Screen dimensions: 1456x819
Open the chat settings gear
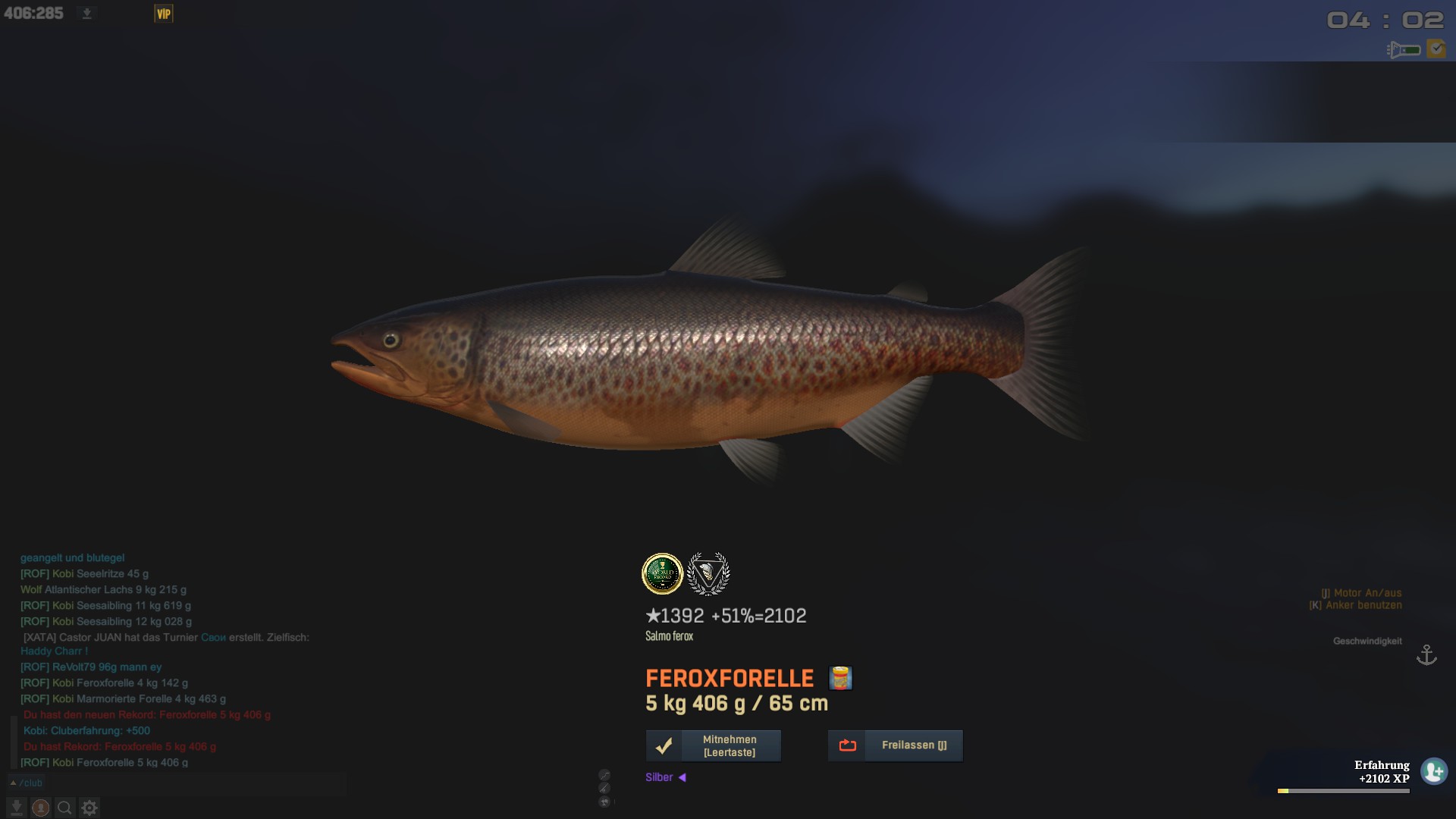(x=89, y=808)
